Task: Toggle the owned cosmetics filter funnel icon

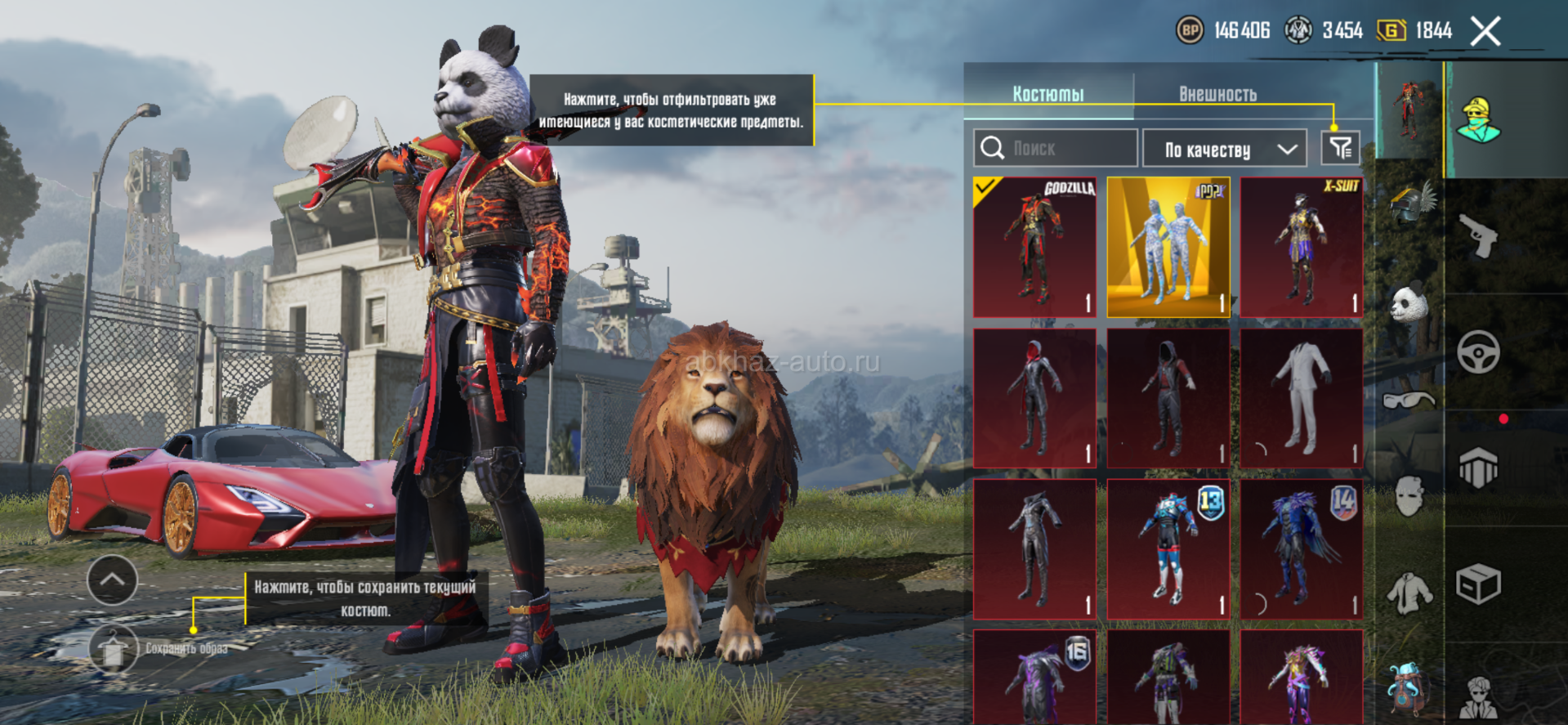Action: (x=1340, y=148)
